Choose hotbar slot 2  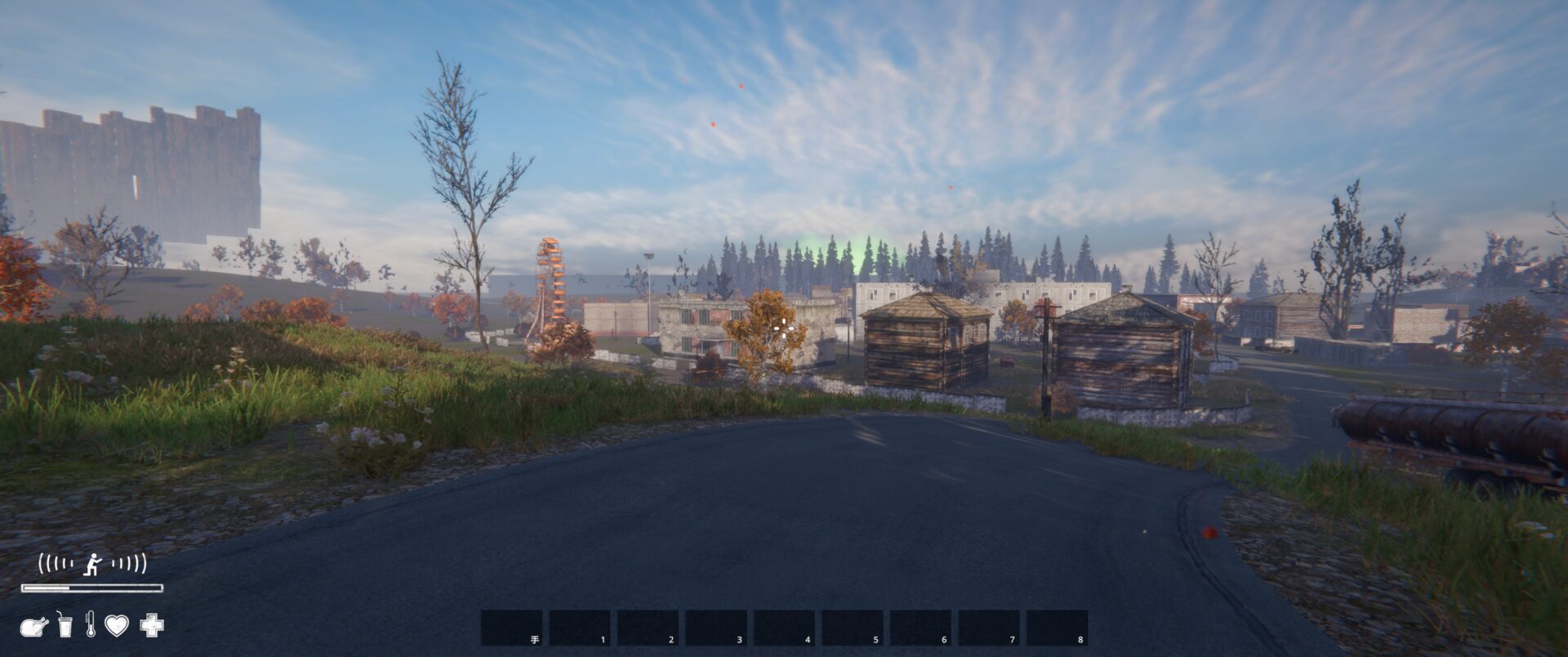(648, 628)
